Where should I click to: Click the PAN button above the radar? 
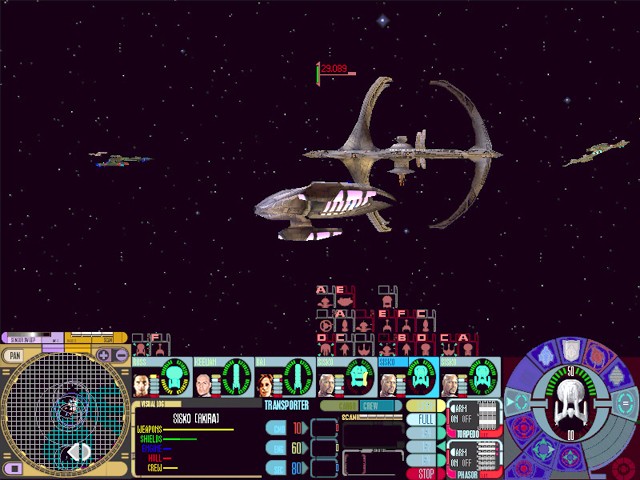14,355
